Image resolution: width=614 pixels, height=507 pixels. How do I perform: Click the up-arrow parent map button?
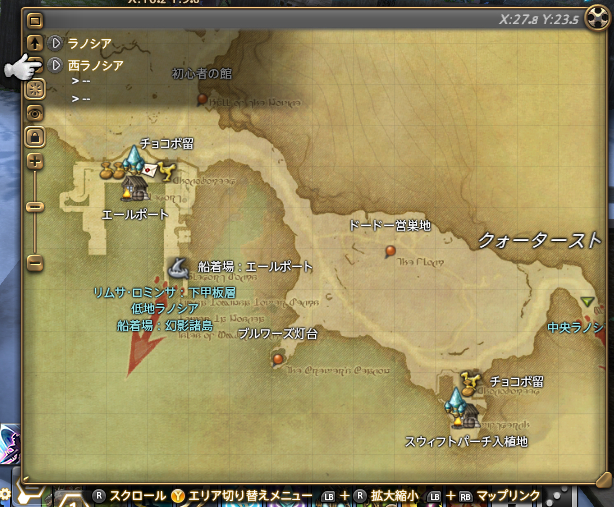coord(34,43)
